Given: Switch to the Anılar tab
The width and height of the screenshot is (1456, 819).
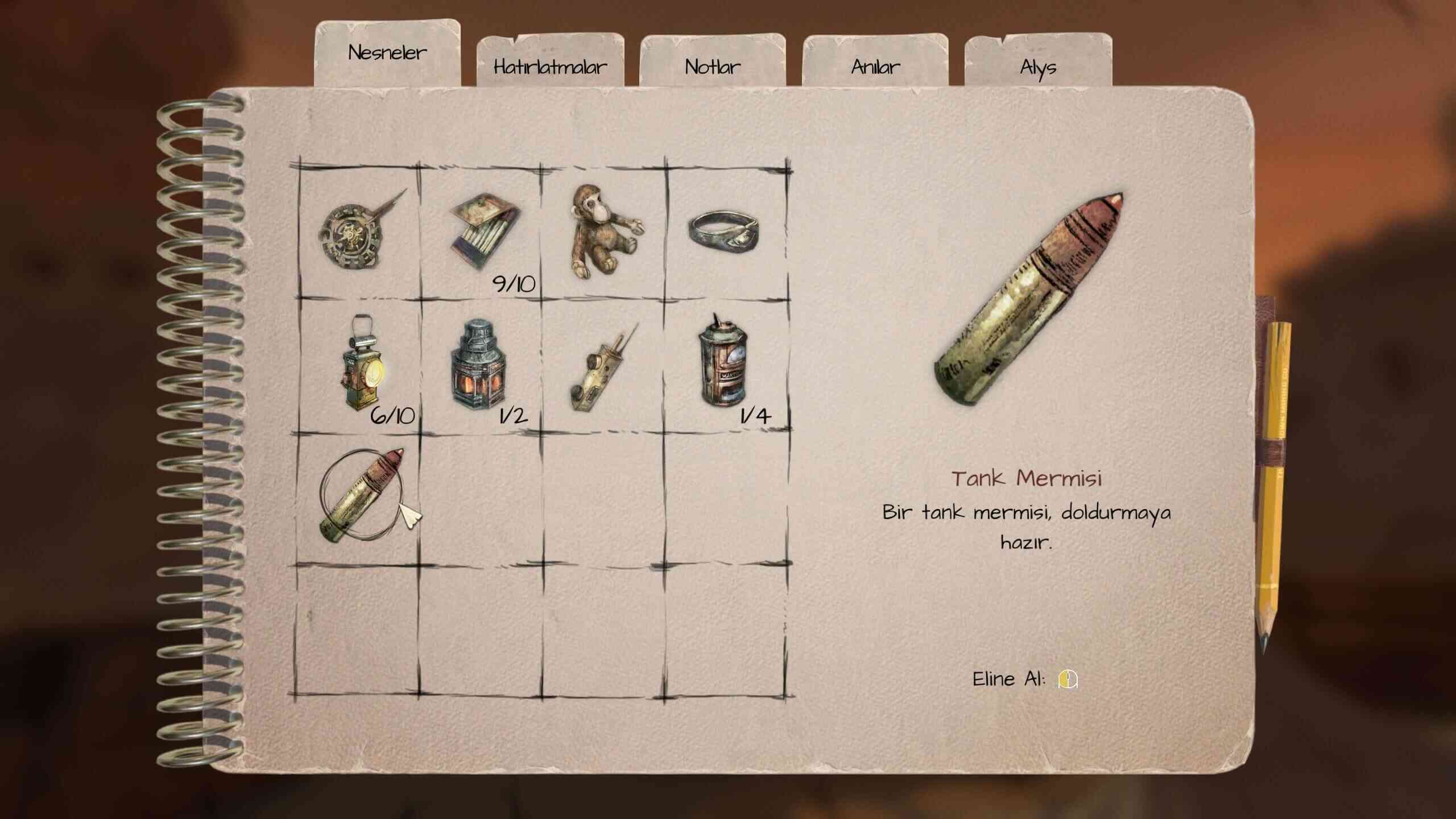Looking at the screenshot, I should pos(875,67).
